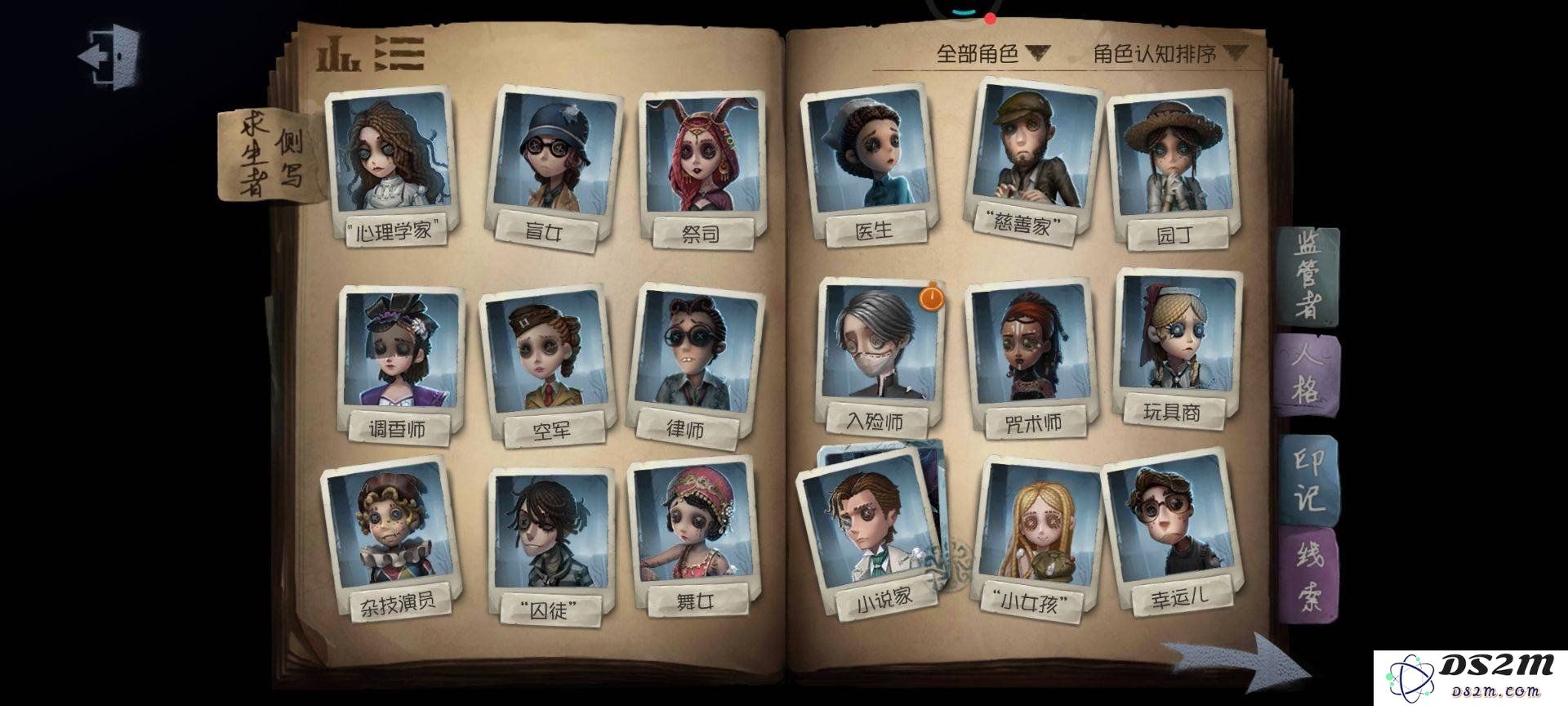Click the bar chart view icon
The height and width of the screenshot is (706, 1568).
(x=338, y=54)
